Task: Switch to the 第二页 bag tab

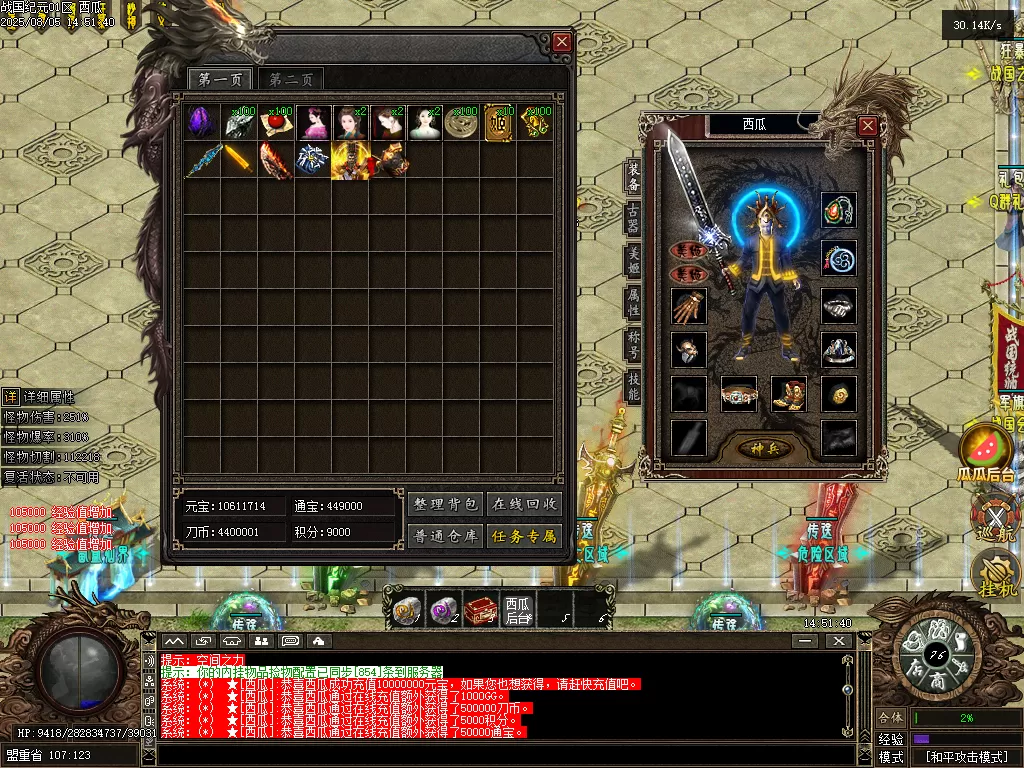Action: pyautogui.click(x=291, y=80)
